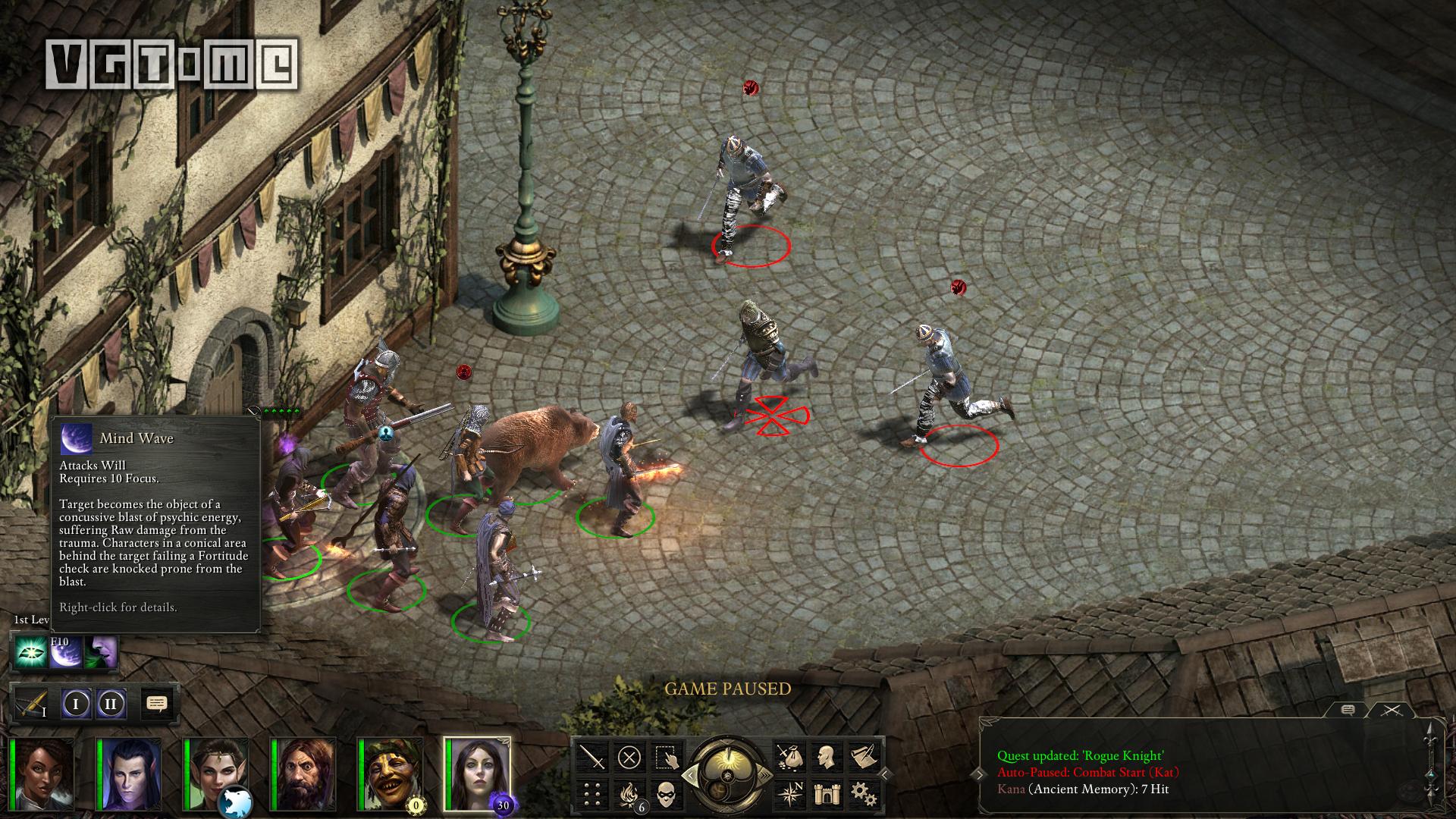This screenshot has height=819, width=1456.
Task: Switch to weapon set II
Action: 111,704
